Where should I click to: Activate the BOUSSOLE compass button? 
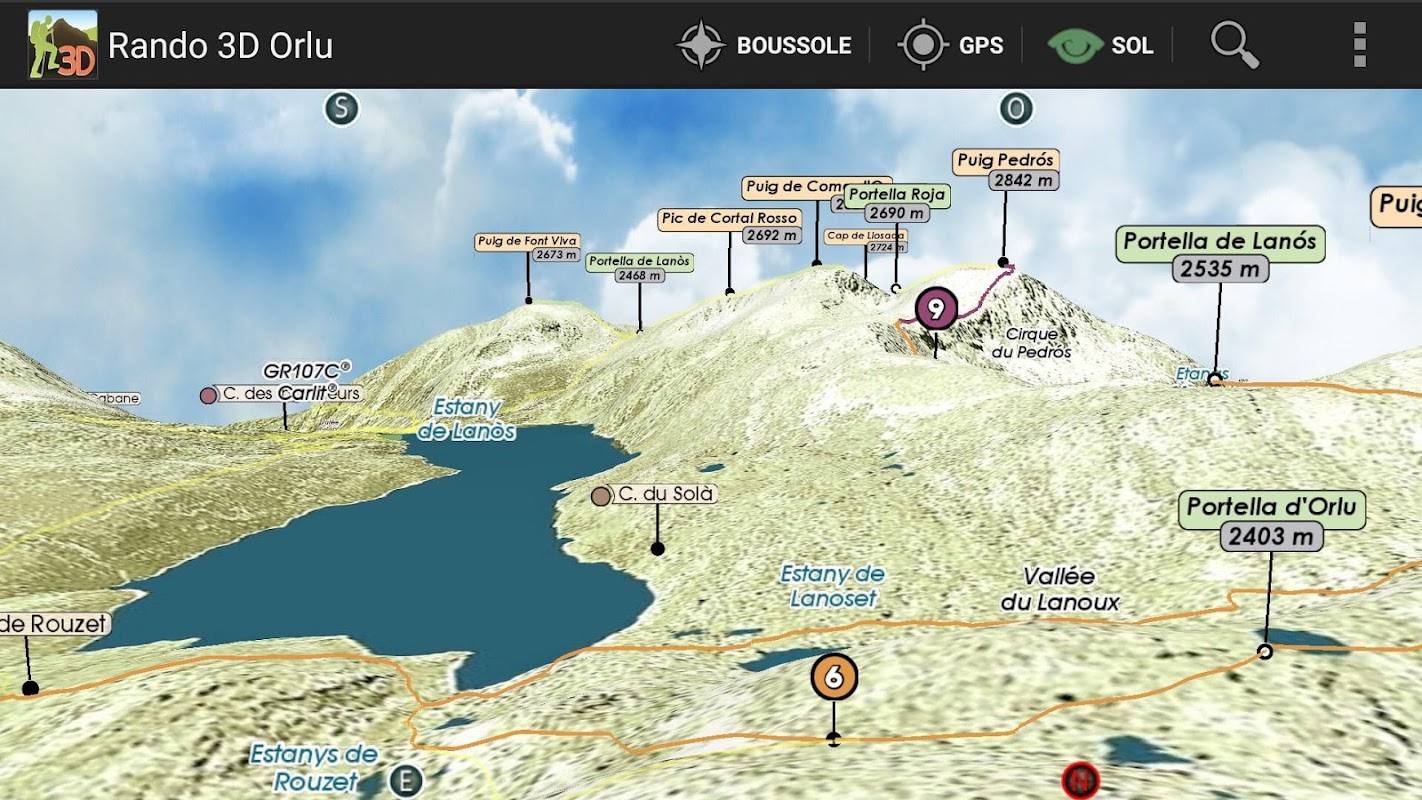(x=765, y=45)
